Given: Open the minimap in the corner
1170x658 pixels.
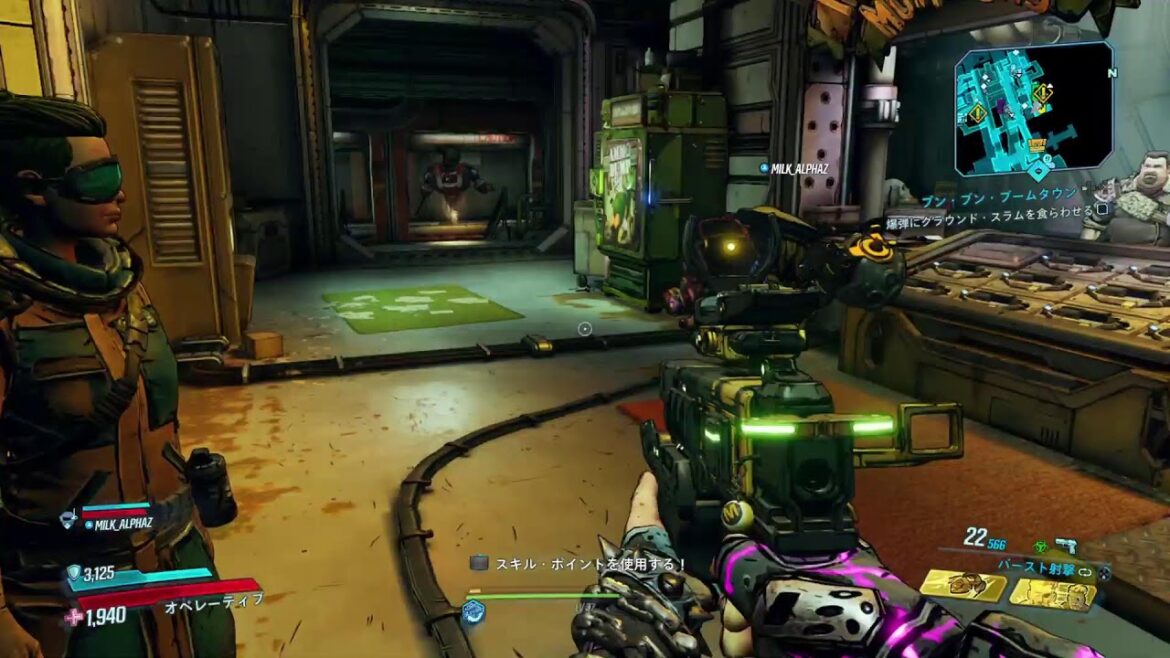Looking at the screenshot, I should 1033,108.
